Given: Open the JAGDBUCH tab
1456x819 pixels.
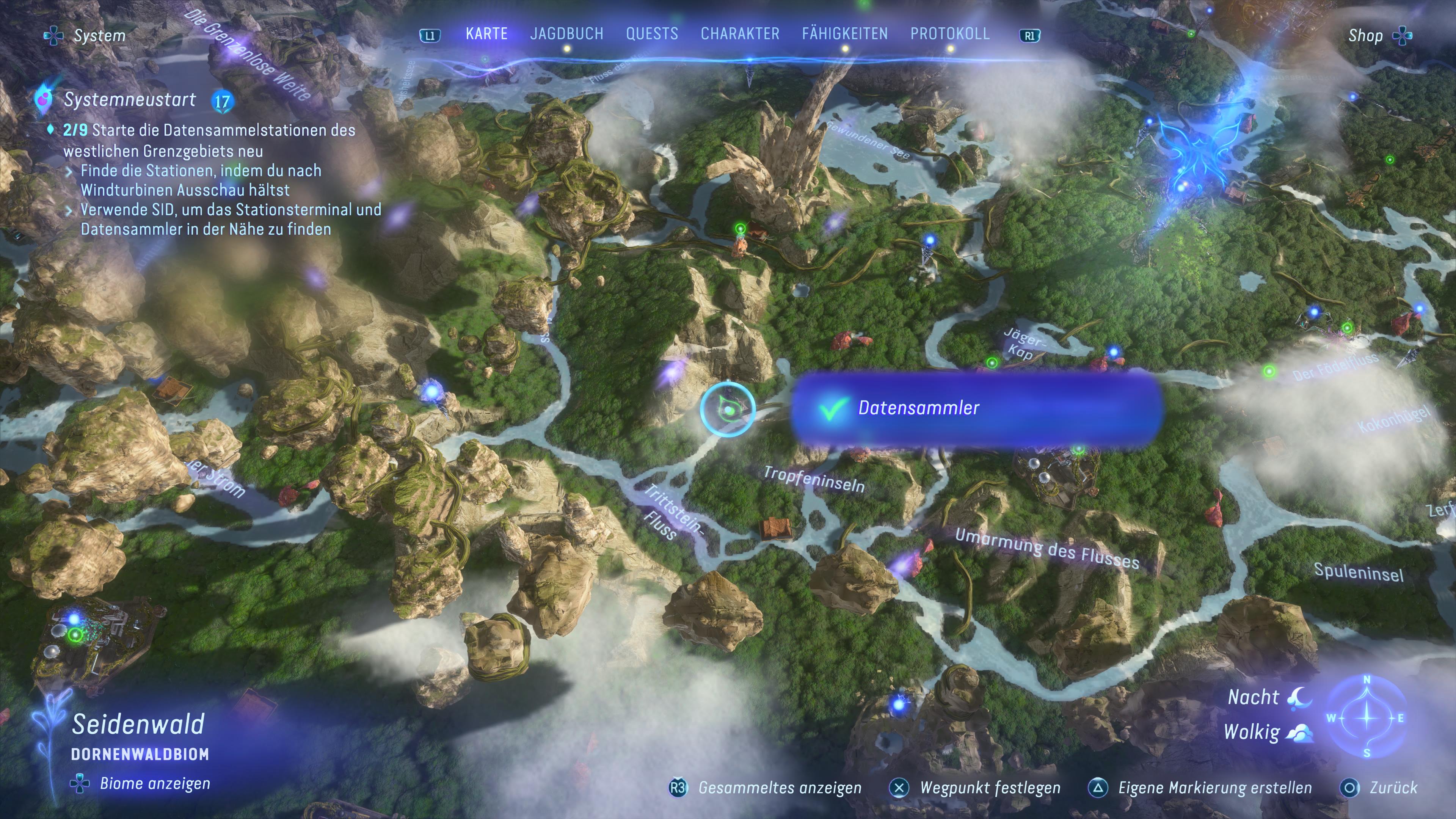Looking at the screenshot, I should tap(568, 33).
